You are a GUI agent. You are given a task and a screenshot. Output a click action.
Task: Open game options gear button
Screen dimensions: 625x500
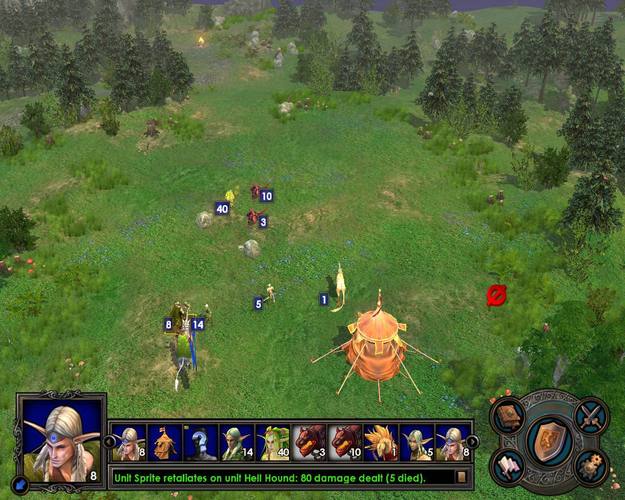click(590, 466)
